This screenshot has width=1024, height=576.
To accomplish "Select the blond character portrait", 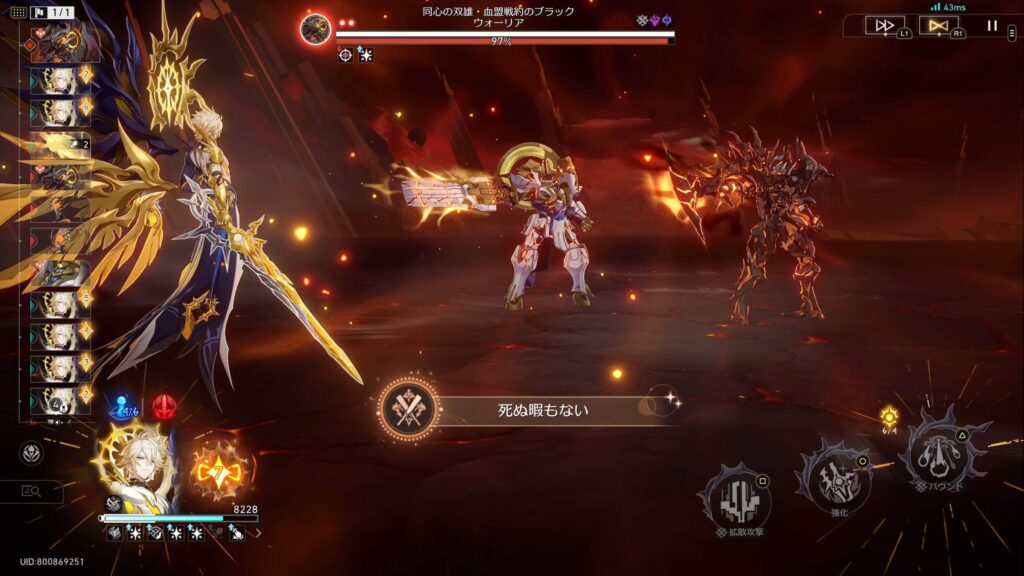I will click(137, 467).
